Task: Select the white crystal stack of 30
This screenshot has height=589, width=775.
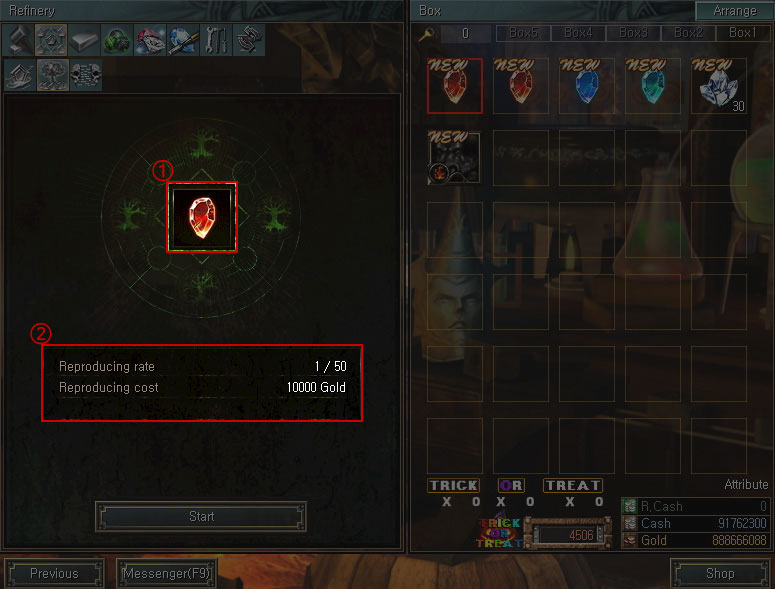Action: tap(719, 86)
